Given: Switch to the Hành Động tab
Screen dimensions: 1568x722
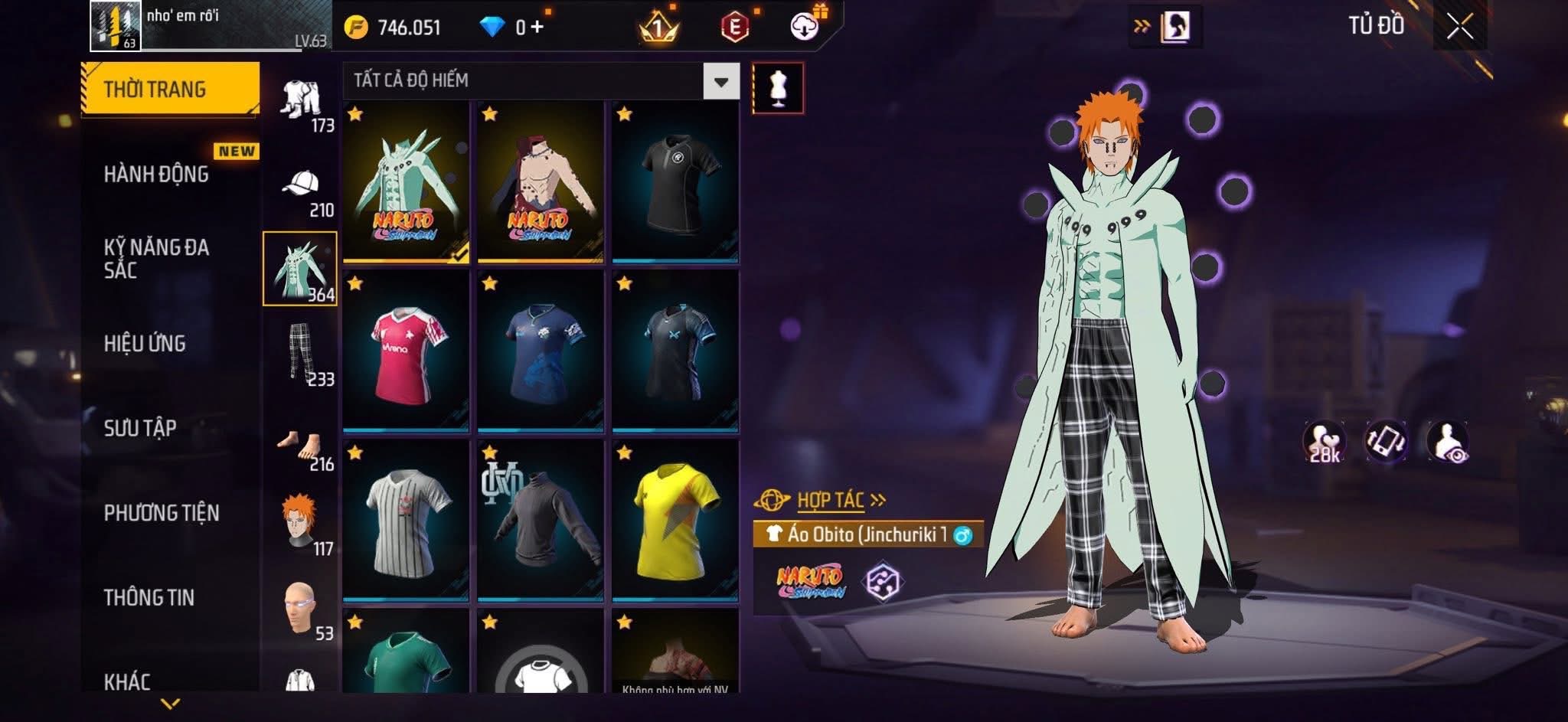Looking at the screenshot, I should 156,175.
